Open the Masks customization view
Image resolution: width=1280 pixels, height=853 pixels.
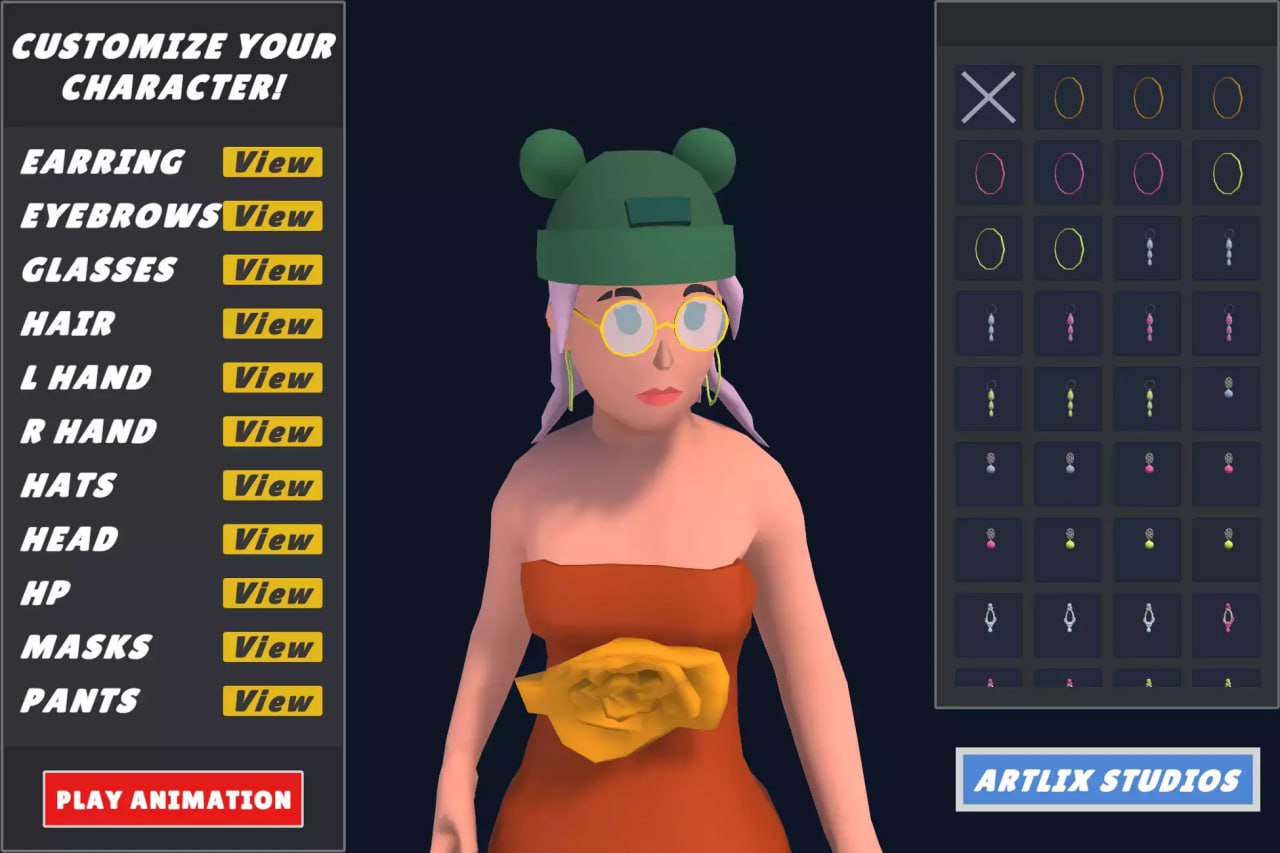tap(271, 648)
